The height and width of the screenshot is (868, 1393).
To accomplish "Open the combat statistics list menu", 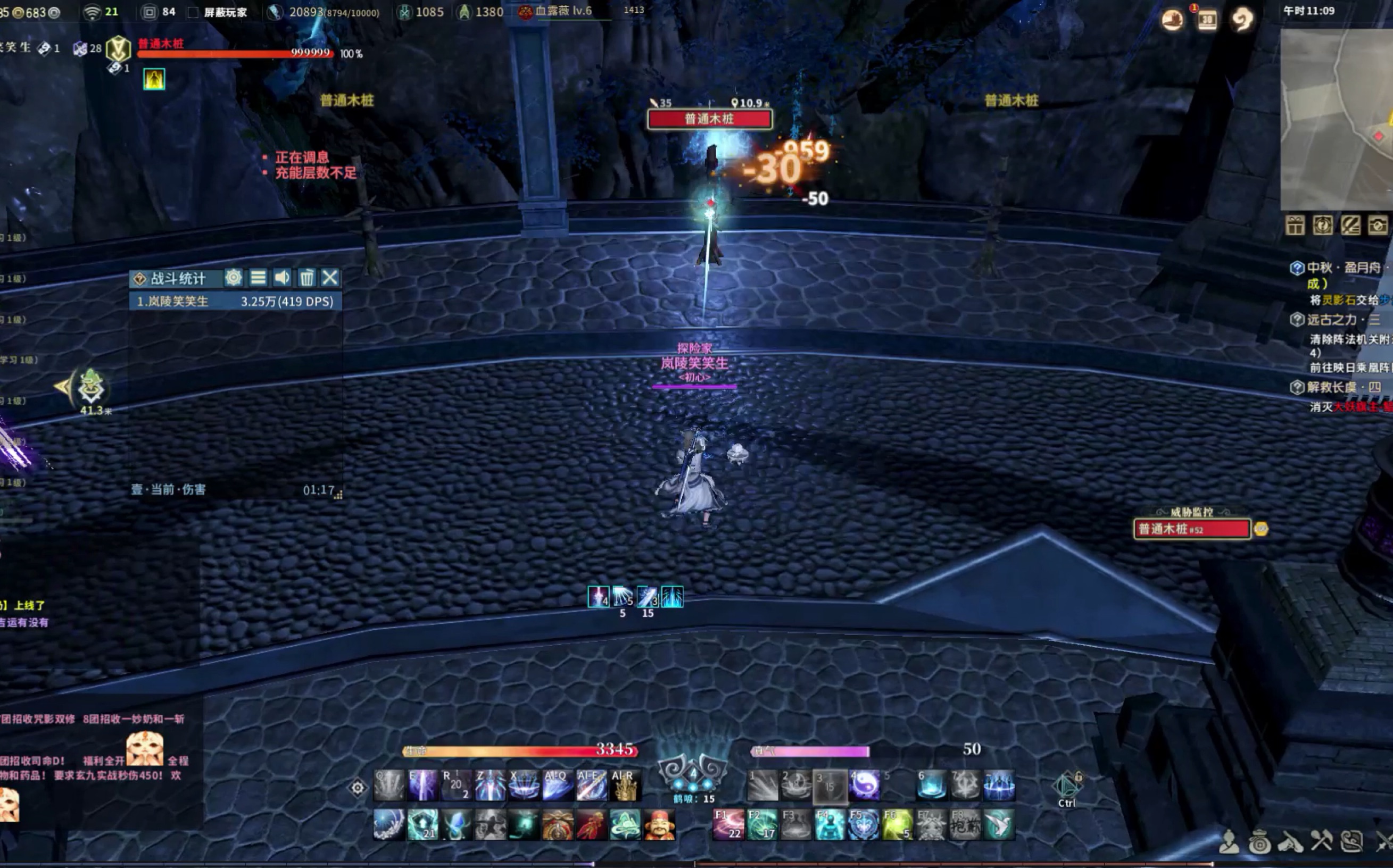I will pos(258,278).
